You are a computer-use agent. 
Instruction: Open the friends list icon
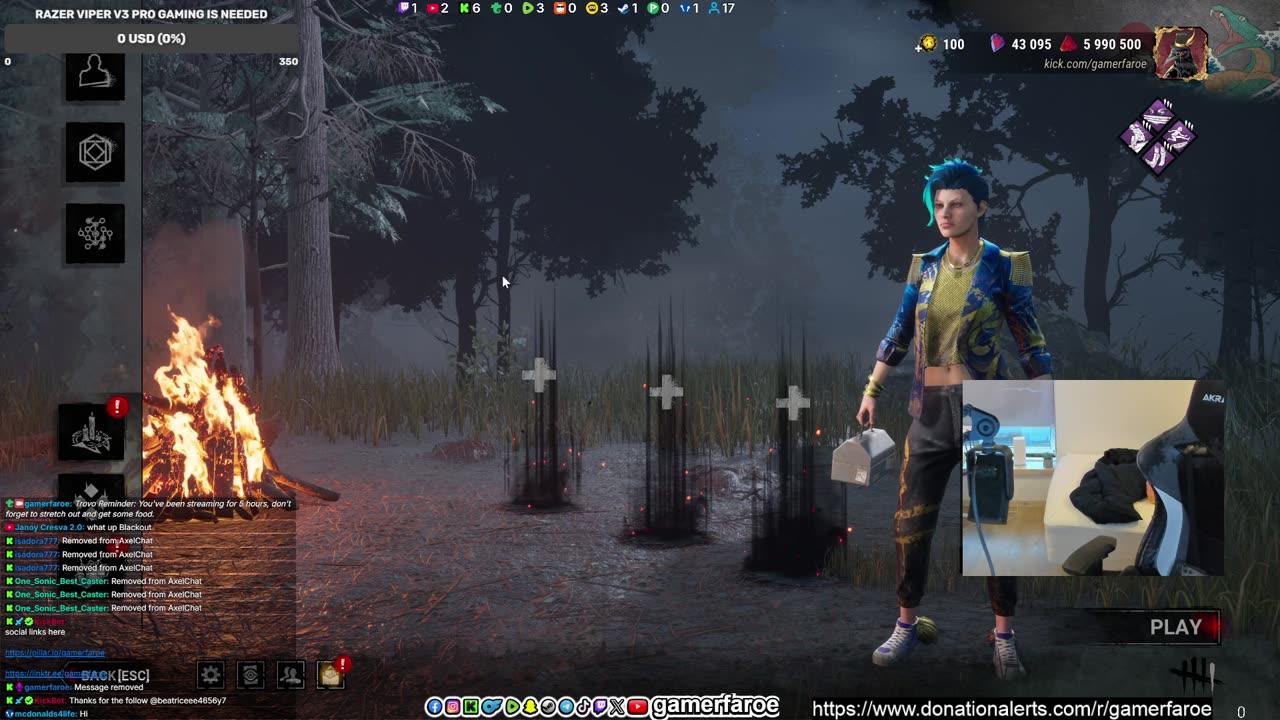click(291, 675)
